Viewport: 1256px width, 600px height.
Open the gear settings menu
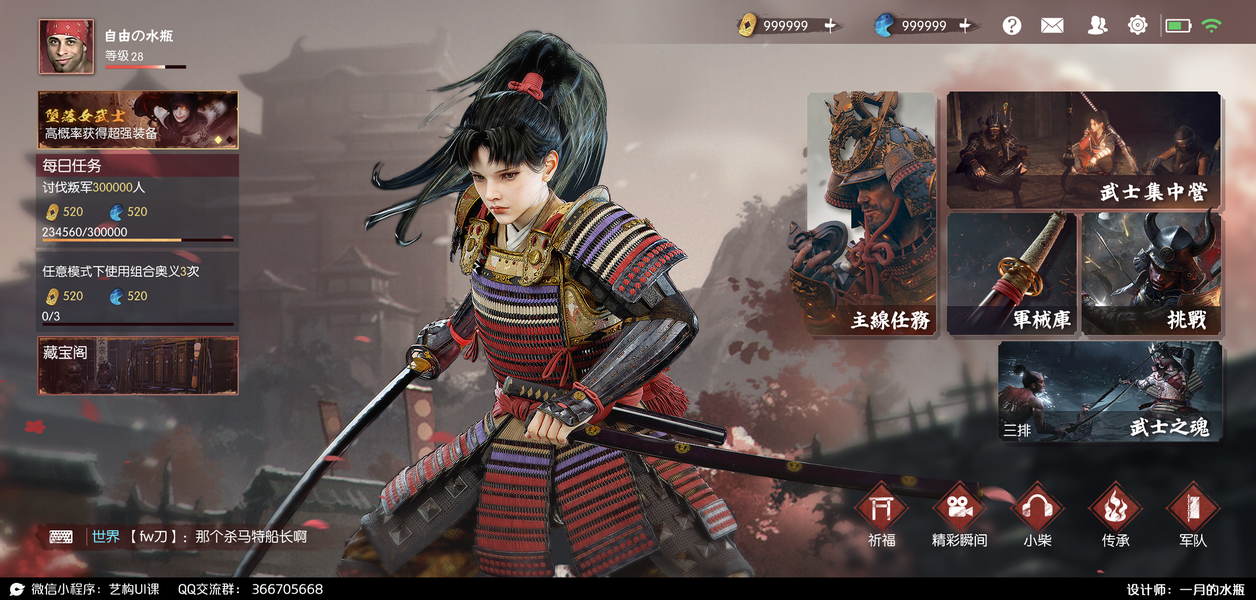[x=1137, y=26]
